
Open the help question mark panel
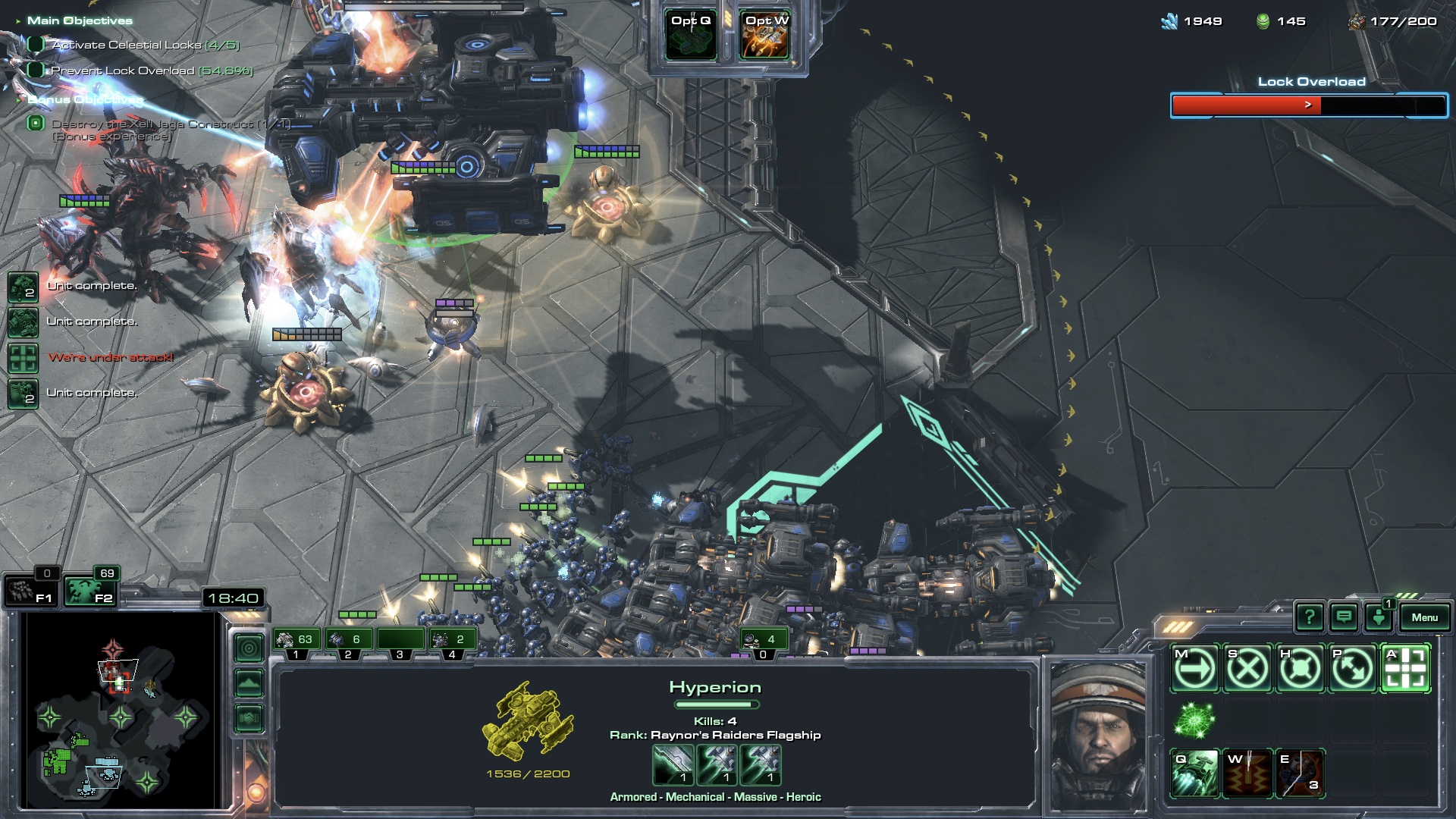[1310, 617]
